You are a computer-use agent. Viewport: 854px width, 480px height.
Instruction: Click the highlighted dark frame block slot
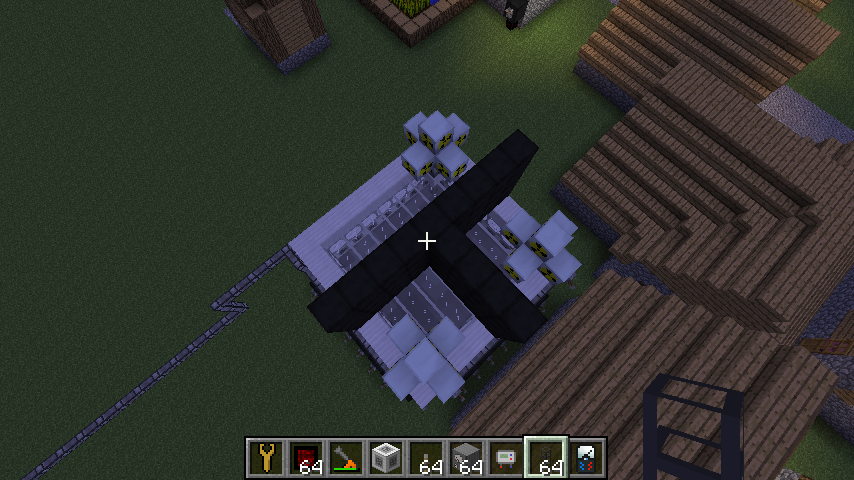(547, 458)
